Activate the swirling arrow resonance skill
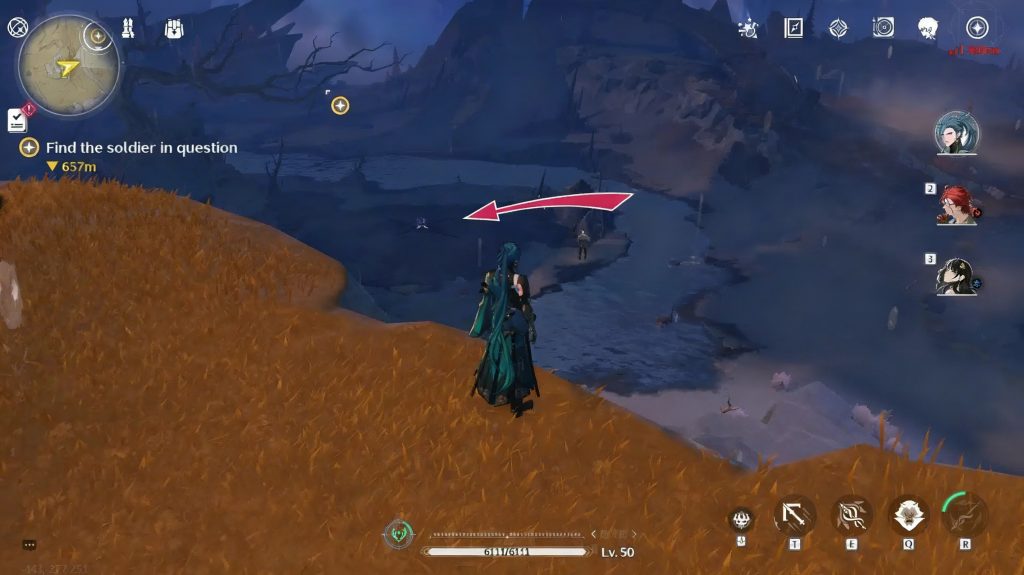1024x575 pixels. 852,516
